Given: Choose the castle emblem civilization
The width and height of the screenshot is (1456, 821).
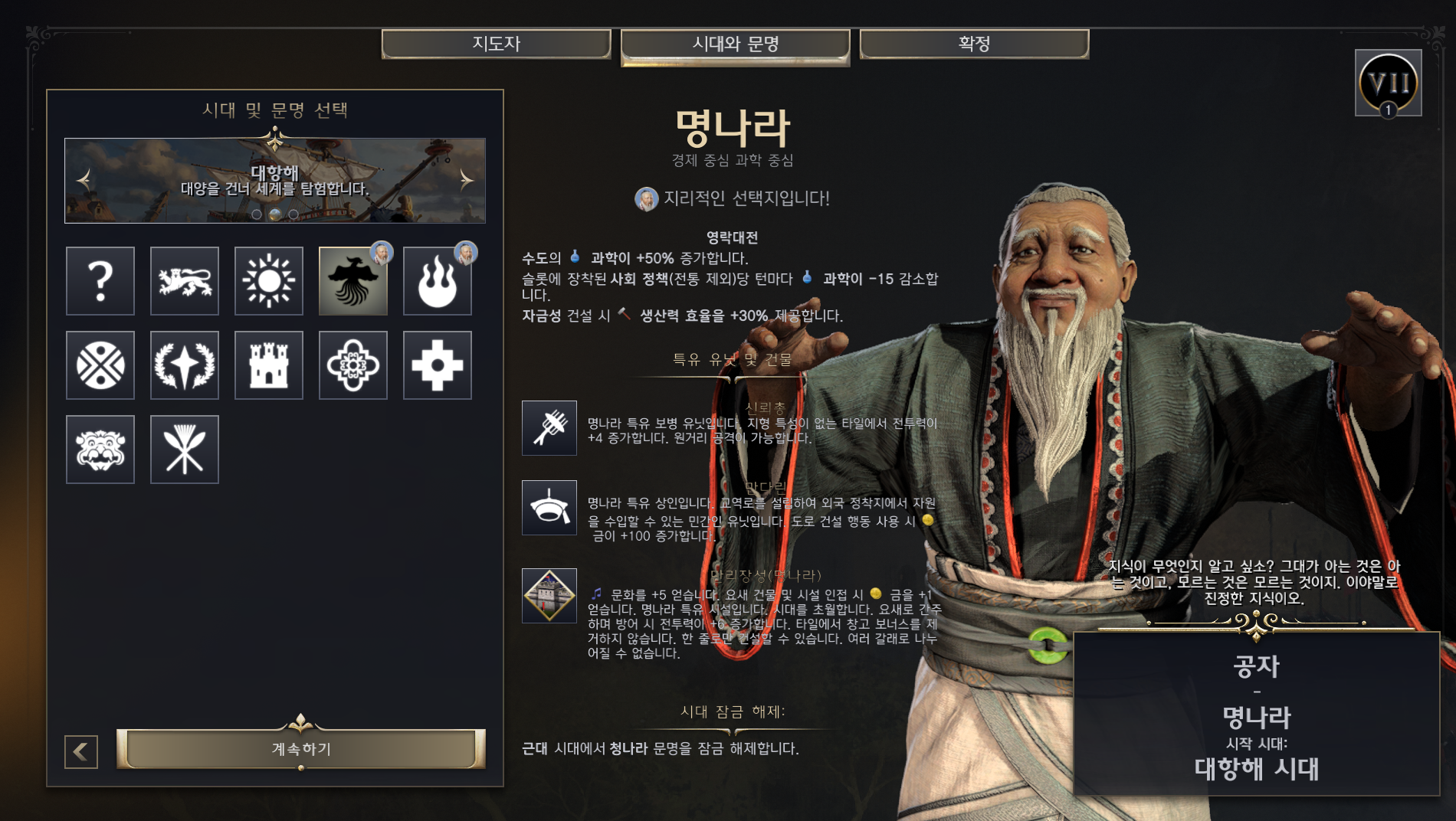Looking at the screenshot, I should (269, 365).
